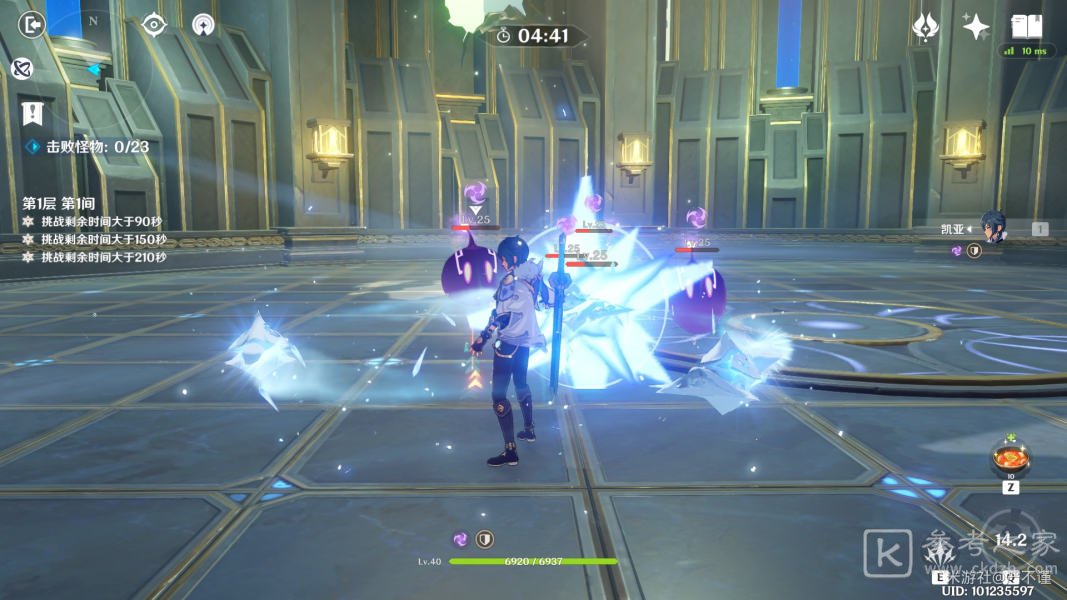The height and width of the screenshot is (600, 1067).
Task: Open the Wish four-pointed star icon
Action: click(x=976, y=27)
